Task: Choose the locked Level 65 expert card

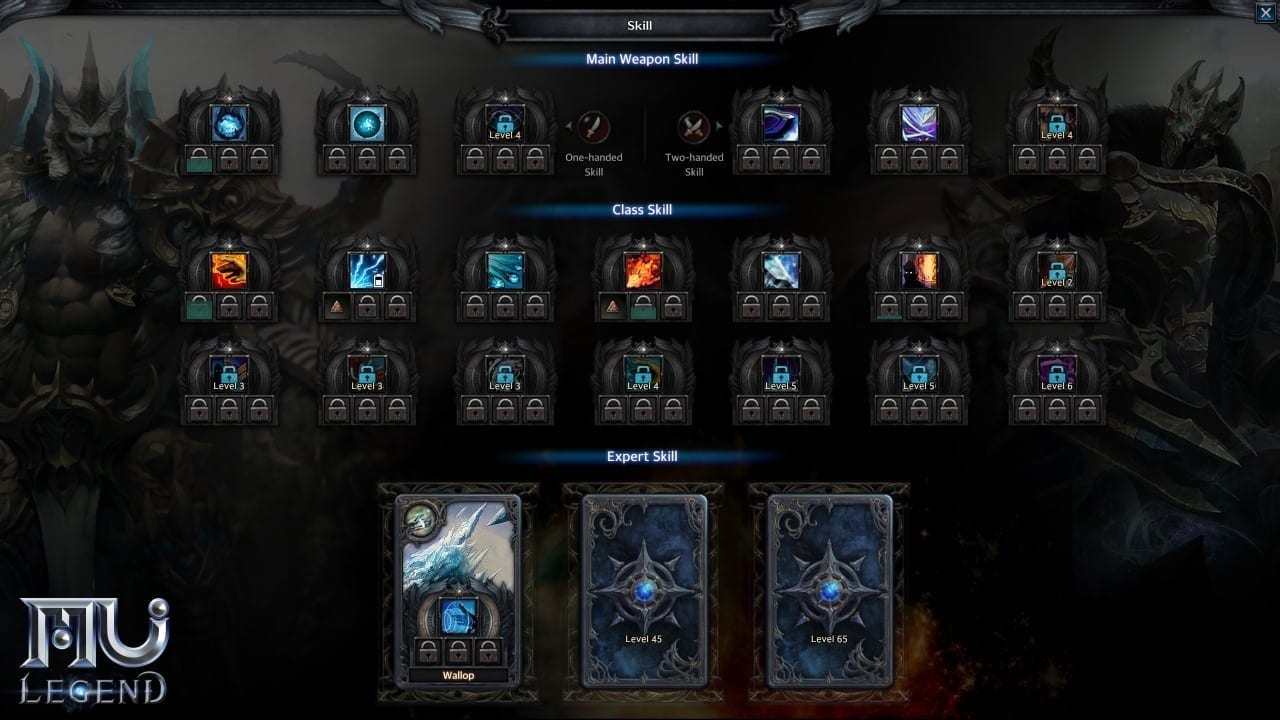Action: pos(829,590)
